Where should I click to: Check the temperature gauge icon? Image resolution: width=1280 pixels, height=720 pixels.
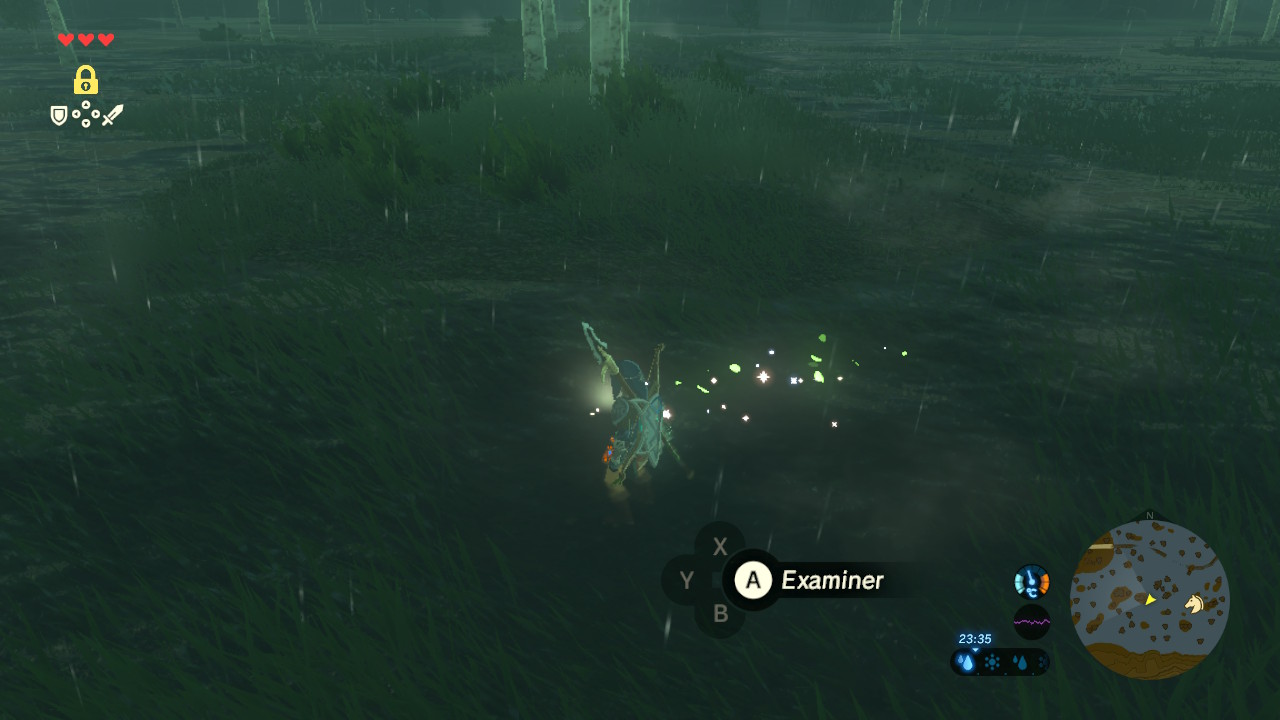[1031, 581]
